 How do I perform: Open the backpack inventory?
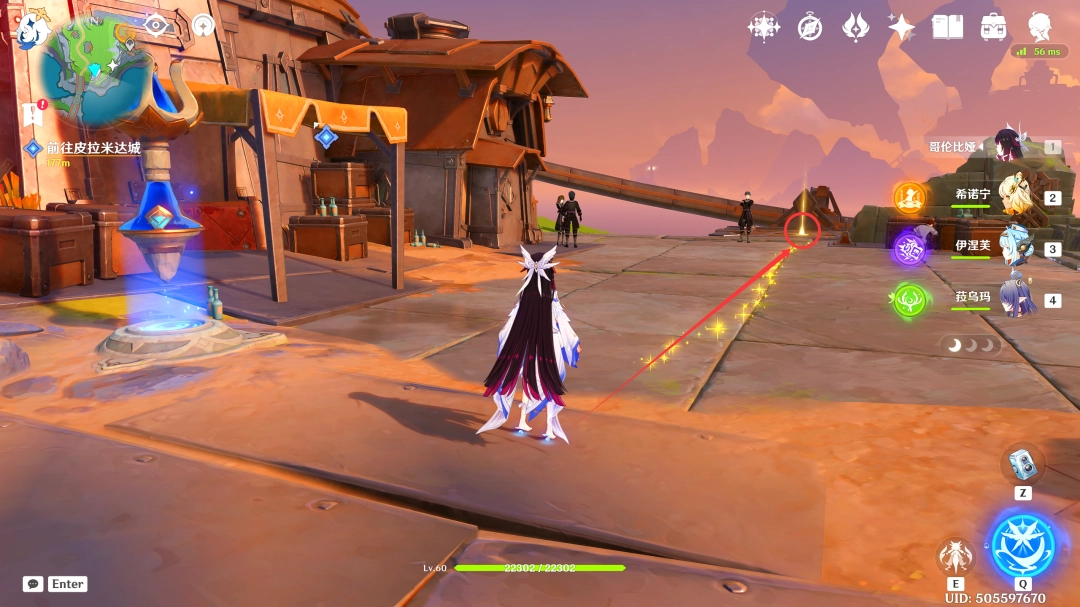click(x=993, y=27)
